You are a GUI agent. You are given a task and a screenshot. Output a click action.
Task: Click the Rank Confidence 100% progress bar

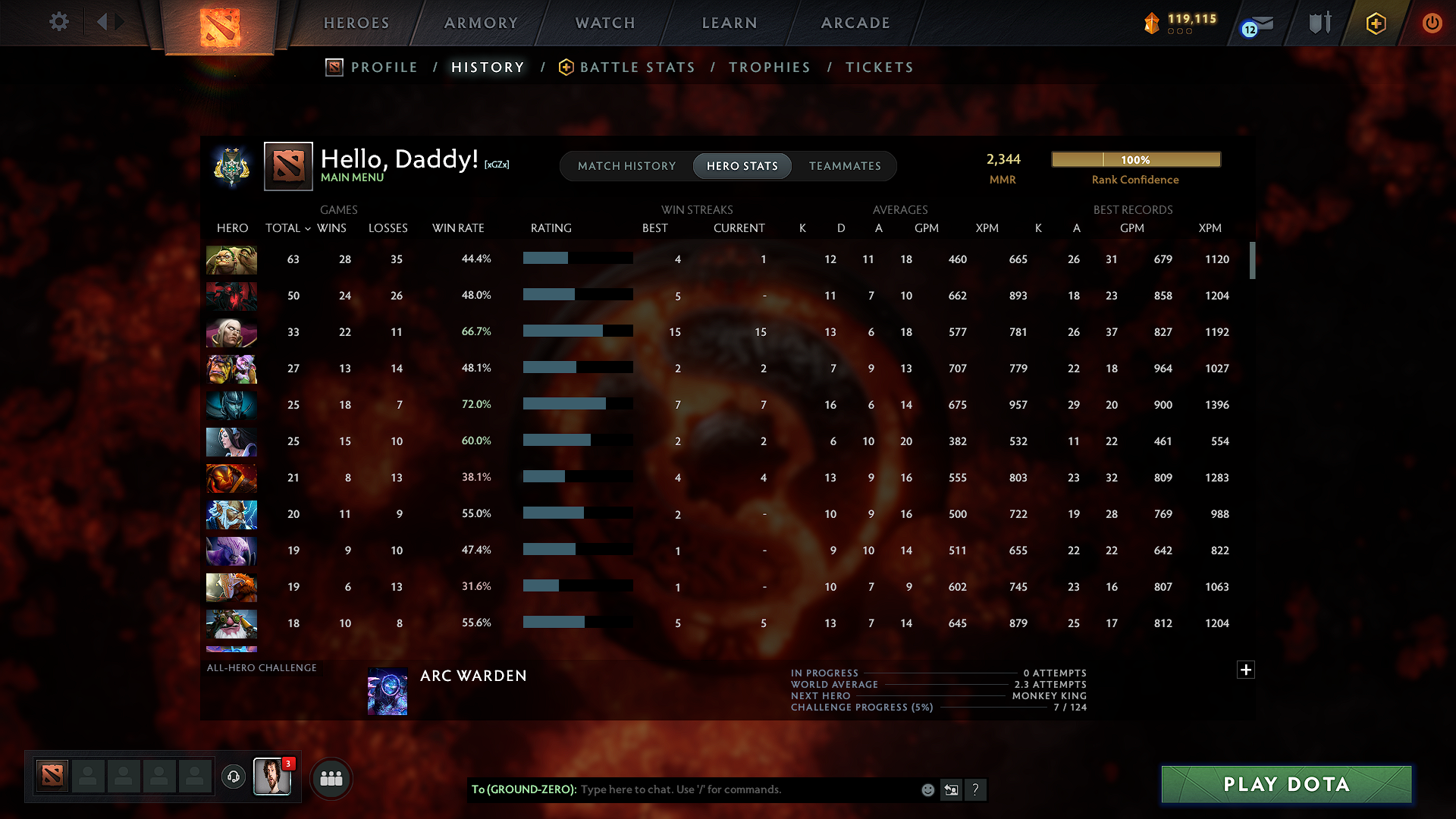[1135, 159]
